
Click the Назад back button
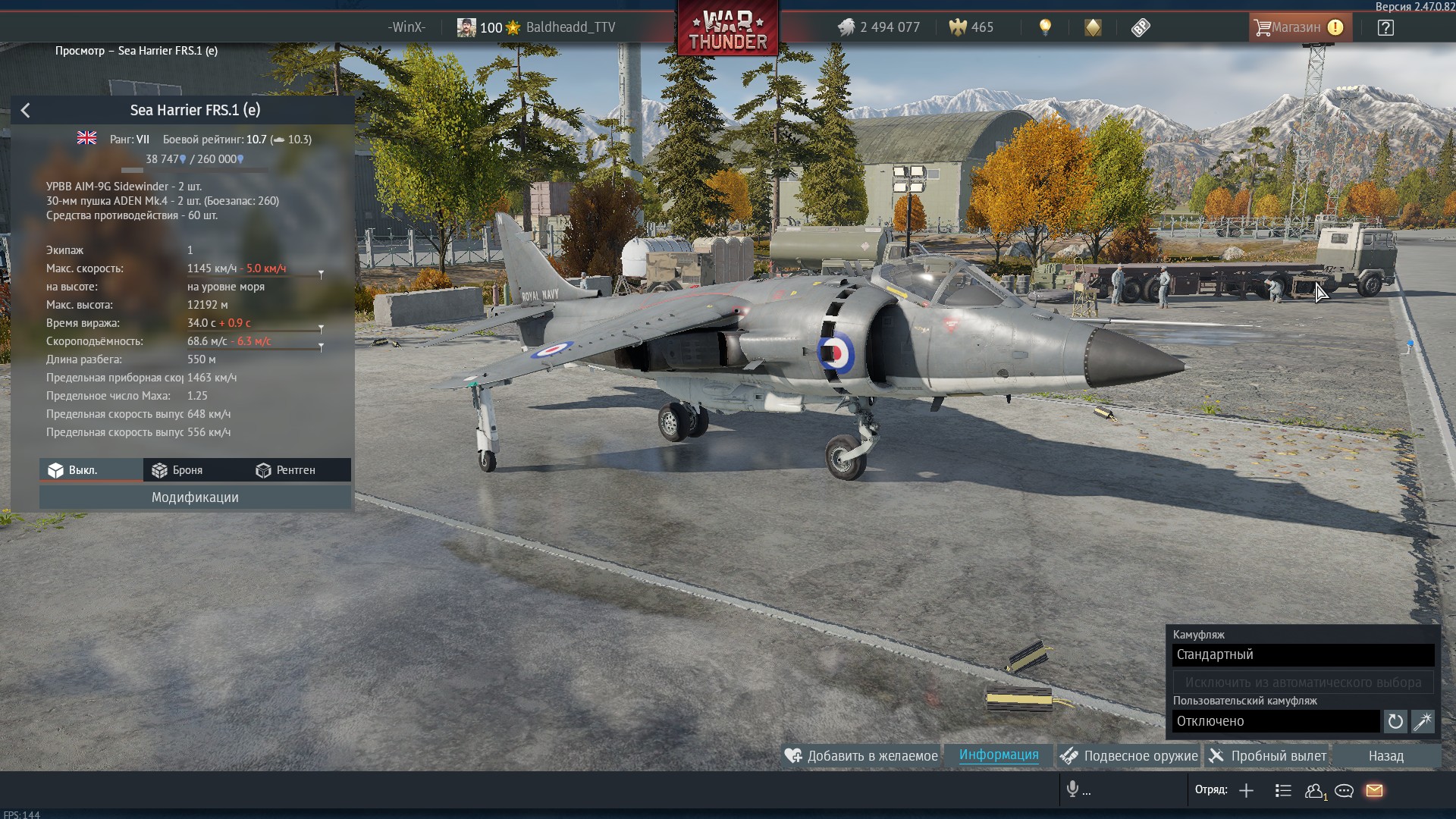pyautogui.click(x=1385, y=756)
